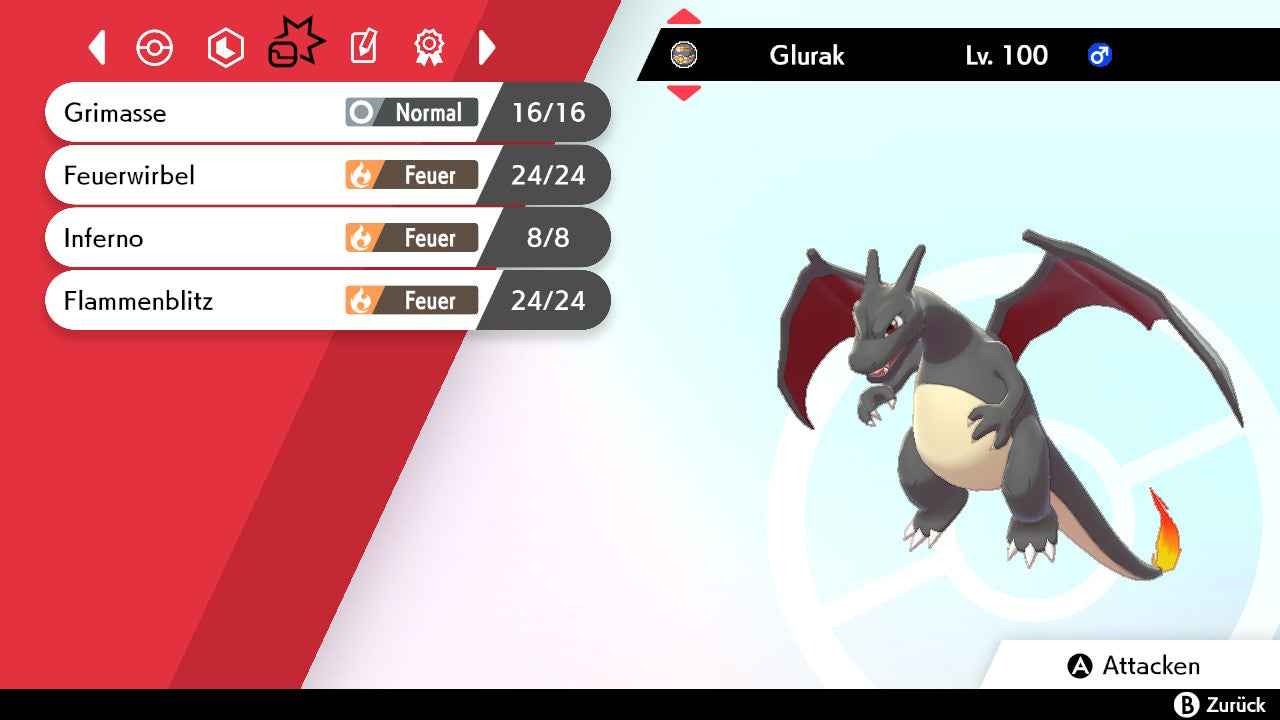Go to previous page with left arrow
1280x720 pixels.
97,47
